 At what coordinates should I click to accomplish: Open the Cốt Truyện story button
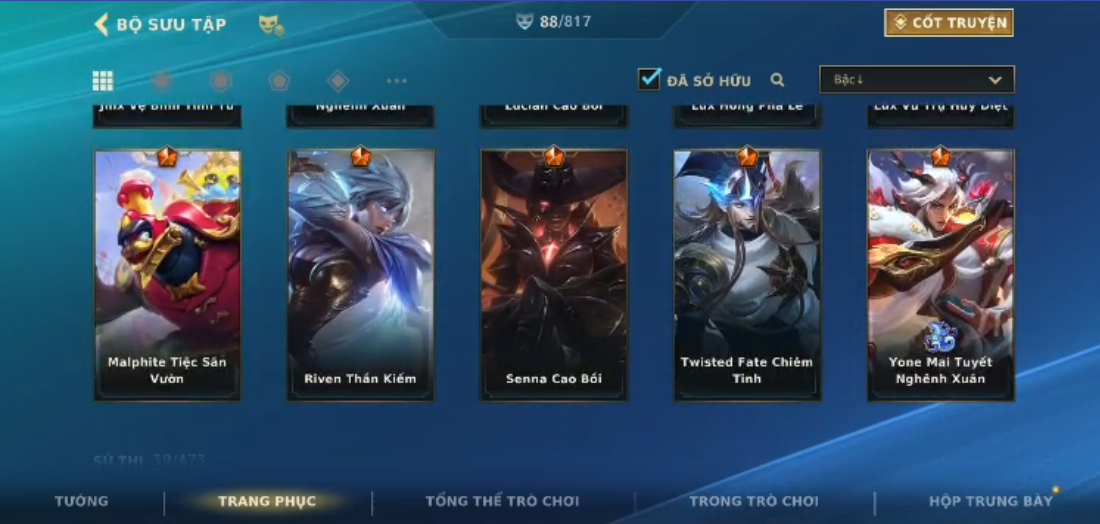tap(948, 23)
